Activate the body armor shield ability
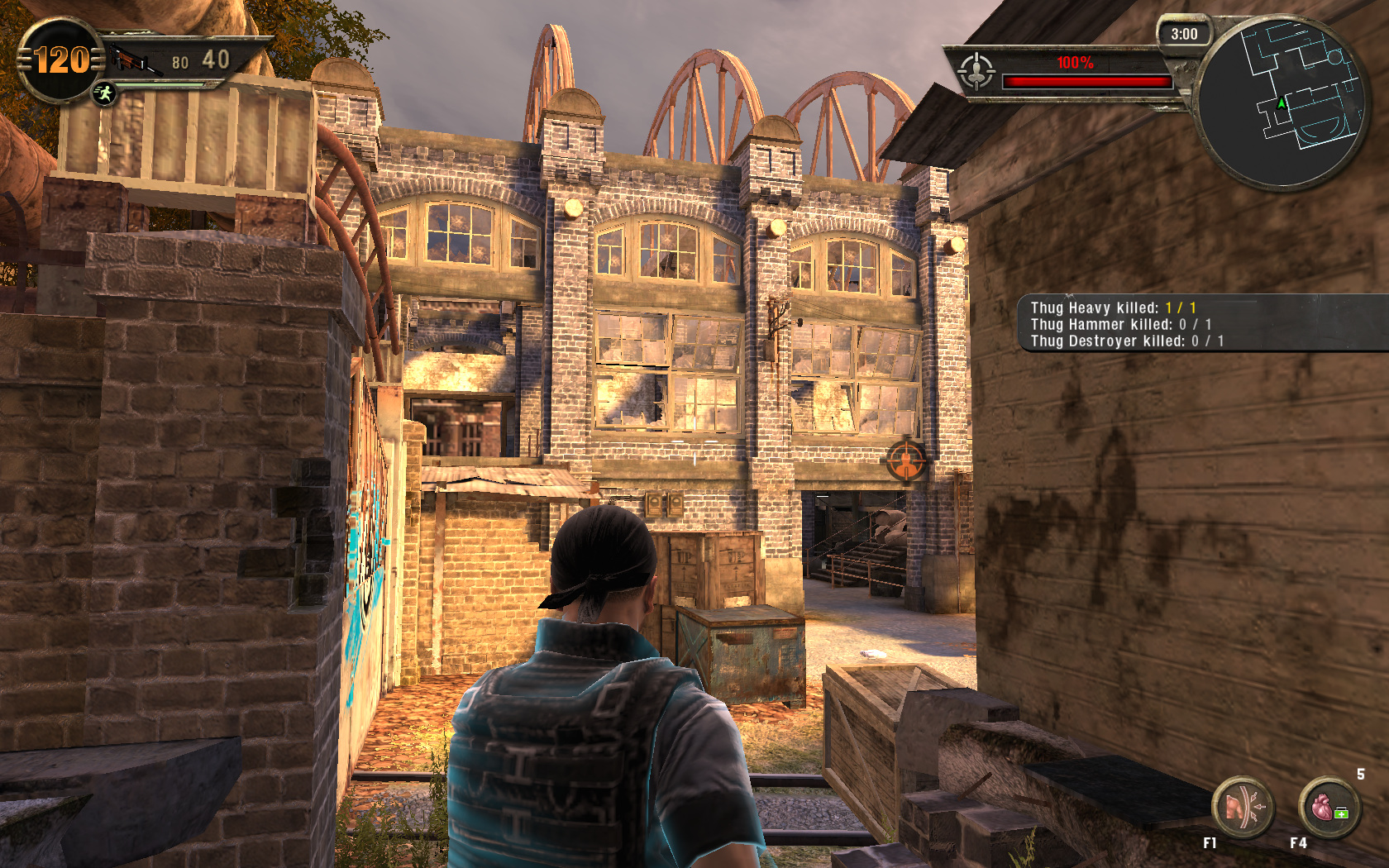The height and width of the screenshot is (868, 1389). point(1242,808)
